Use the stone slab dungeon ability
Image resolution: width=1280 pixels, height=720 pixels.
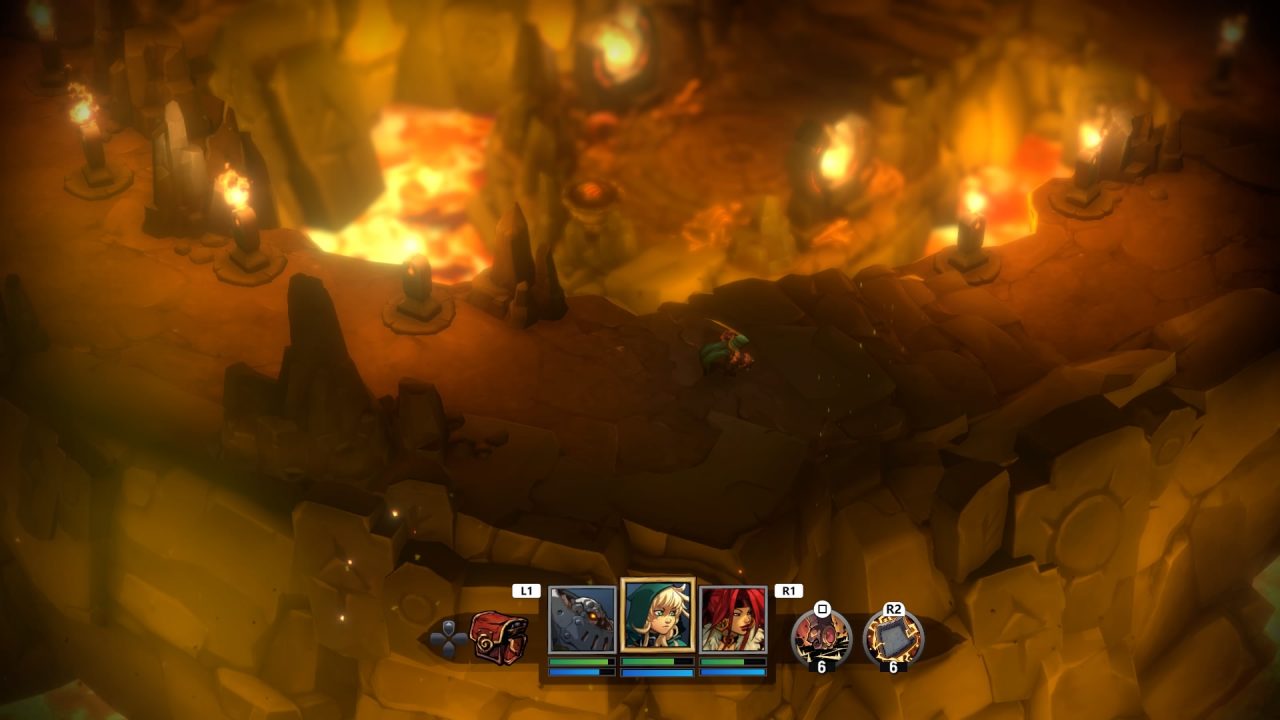893,637
